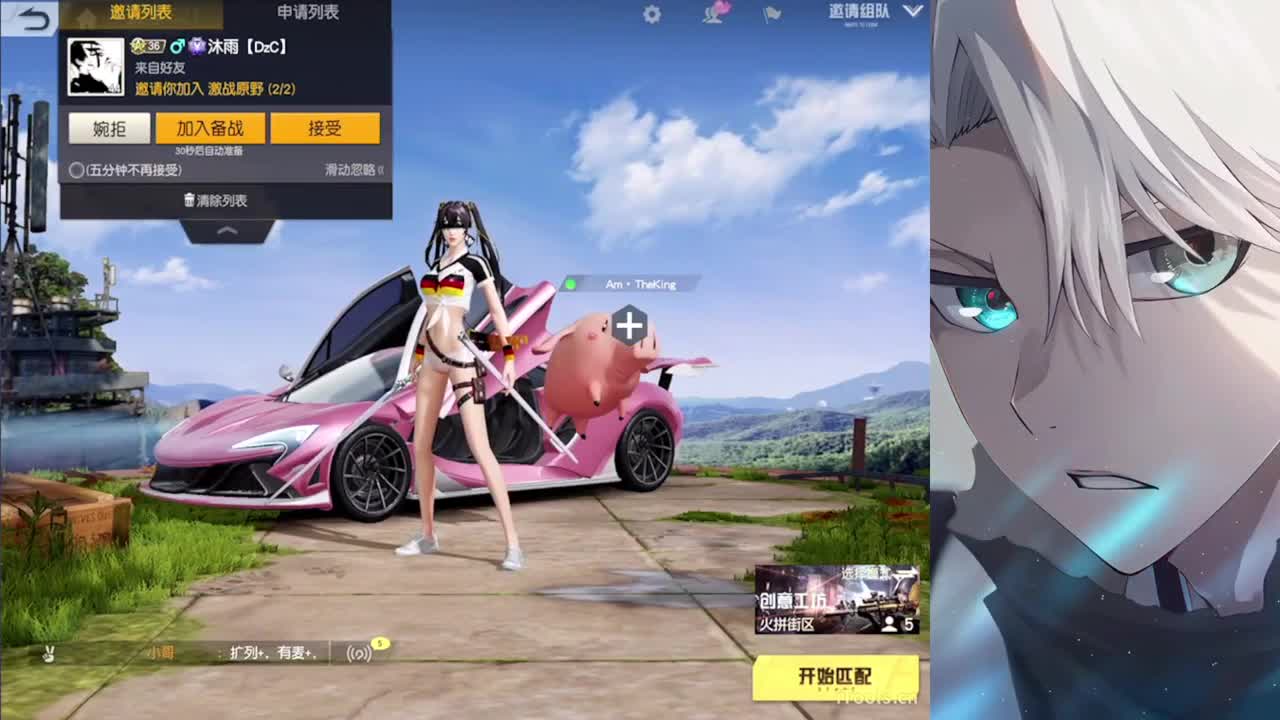Accept the invite with 接受 button
Image resolution: width=1280 pixels, height=720 pixels.
(x=326, y=128)
